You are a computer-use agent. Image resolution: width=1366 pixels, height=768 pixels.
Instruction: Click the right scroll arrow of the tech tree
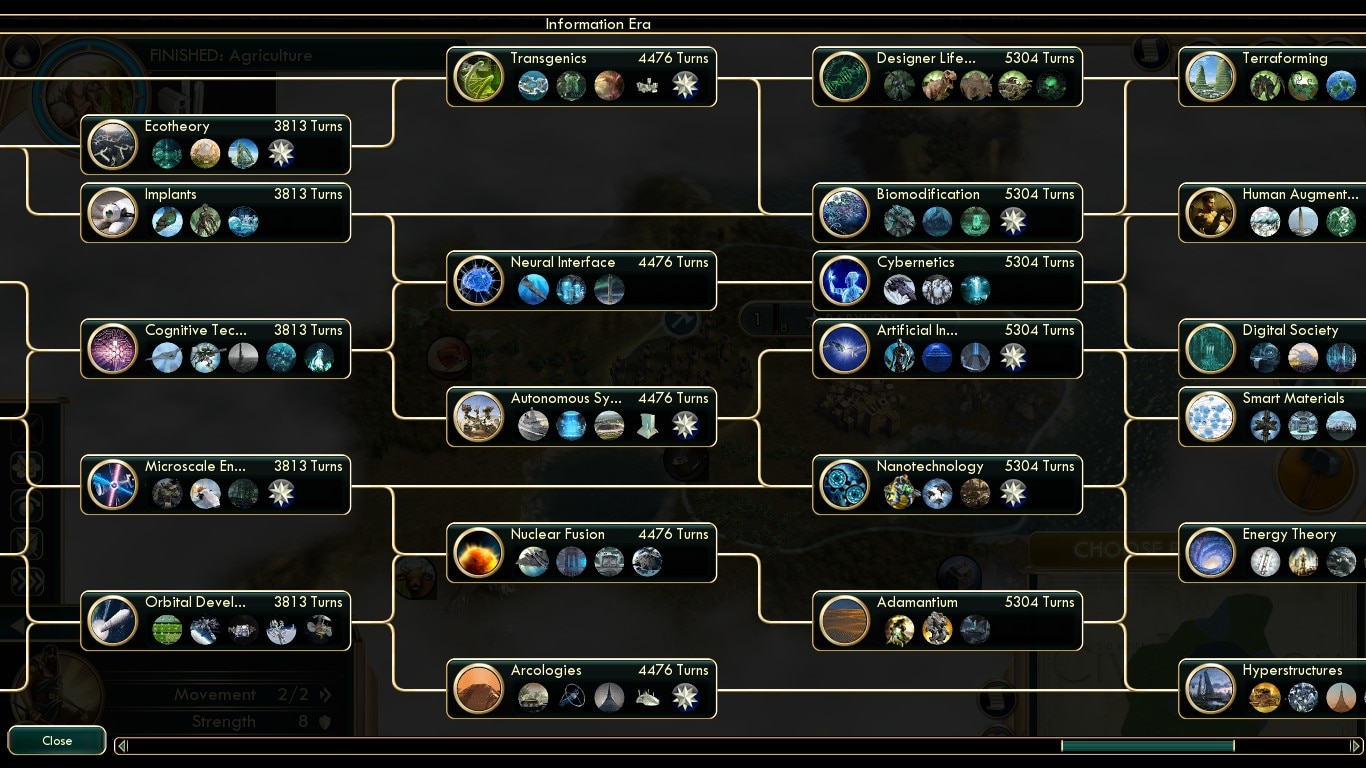point(1357,745)
